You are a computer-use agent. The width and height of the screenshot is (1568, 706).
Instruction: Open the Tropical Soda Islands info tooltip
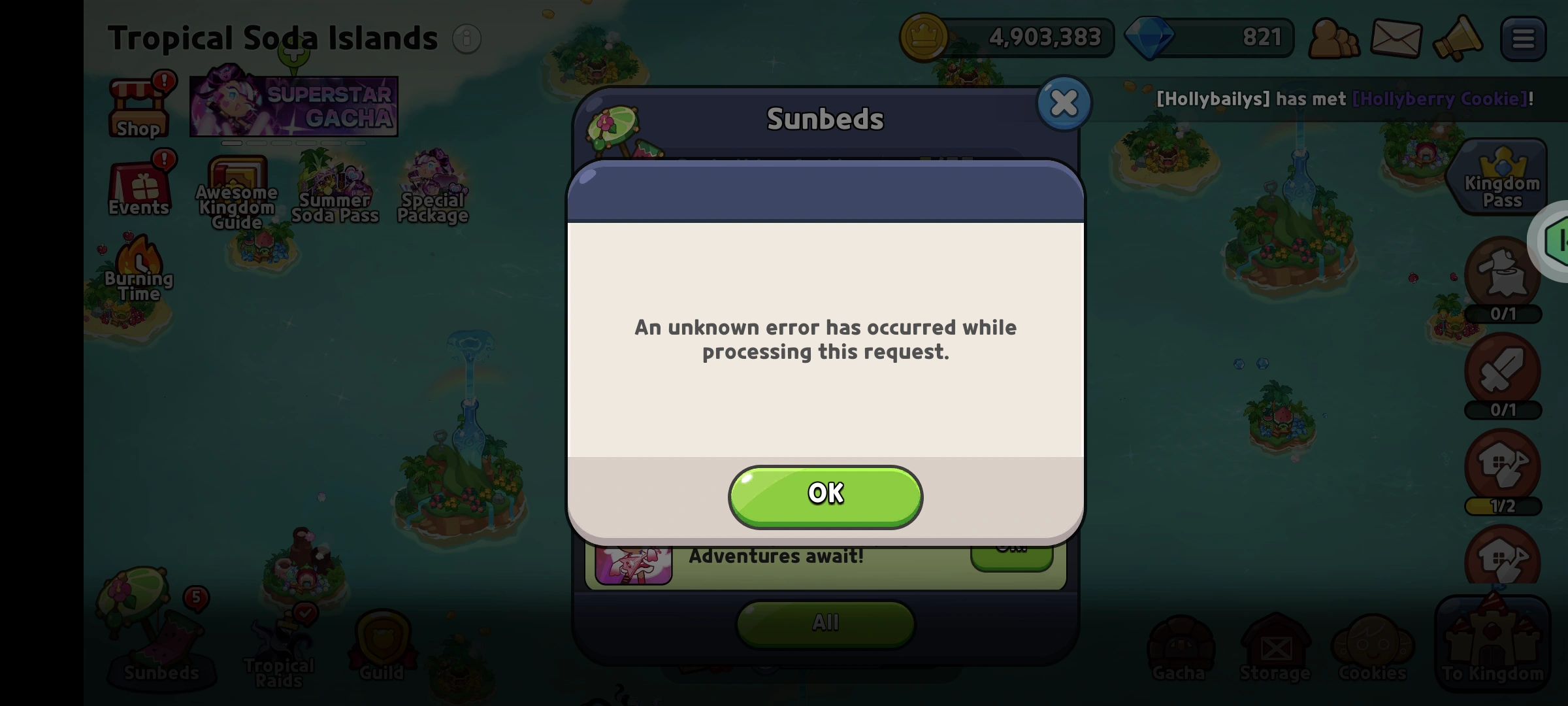(x=466, y=39)
